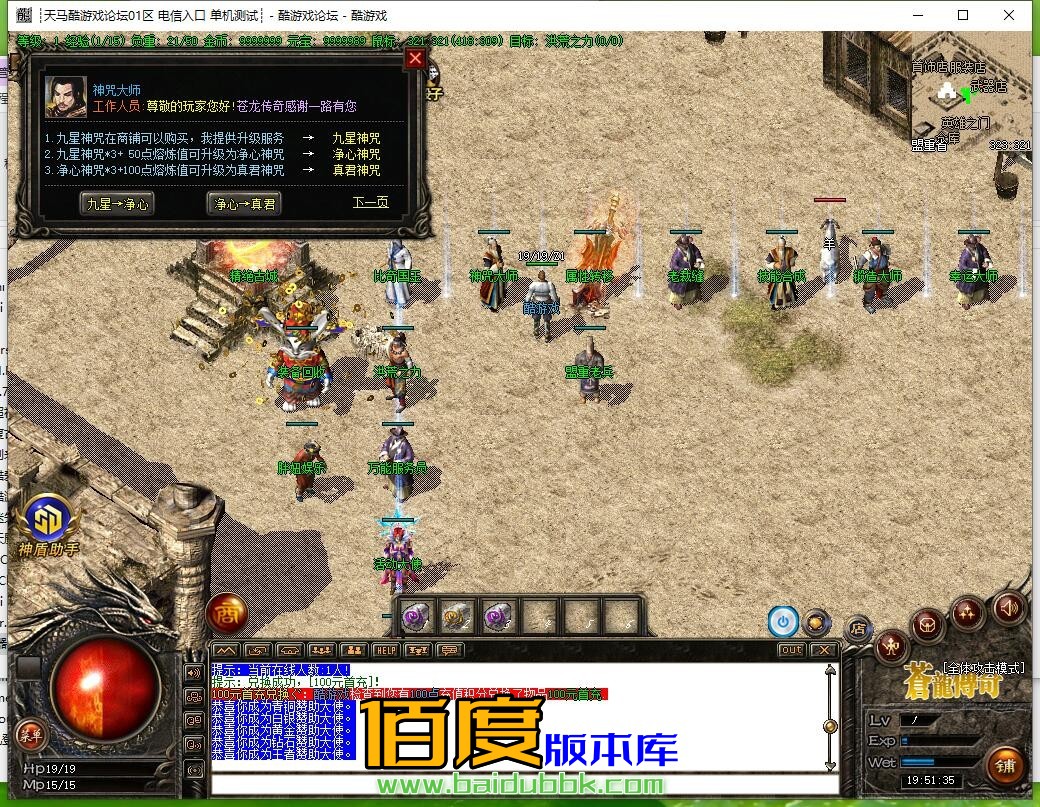Maximize the game window
The height and width of the screenshot is (807, 1040).
[963, 15]
